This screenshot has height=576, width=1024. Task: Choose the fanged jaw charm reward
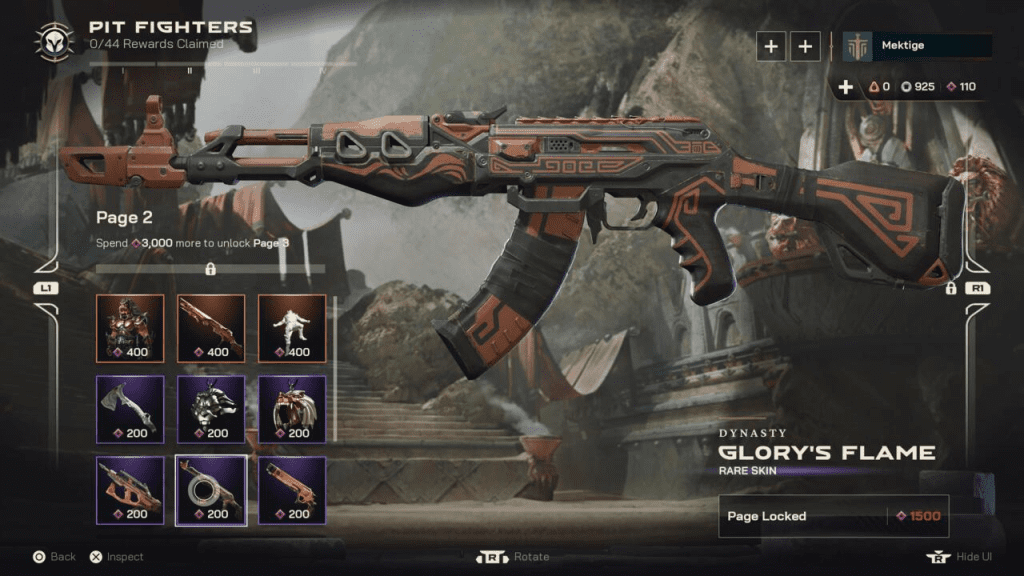[x=292, y=409]
